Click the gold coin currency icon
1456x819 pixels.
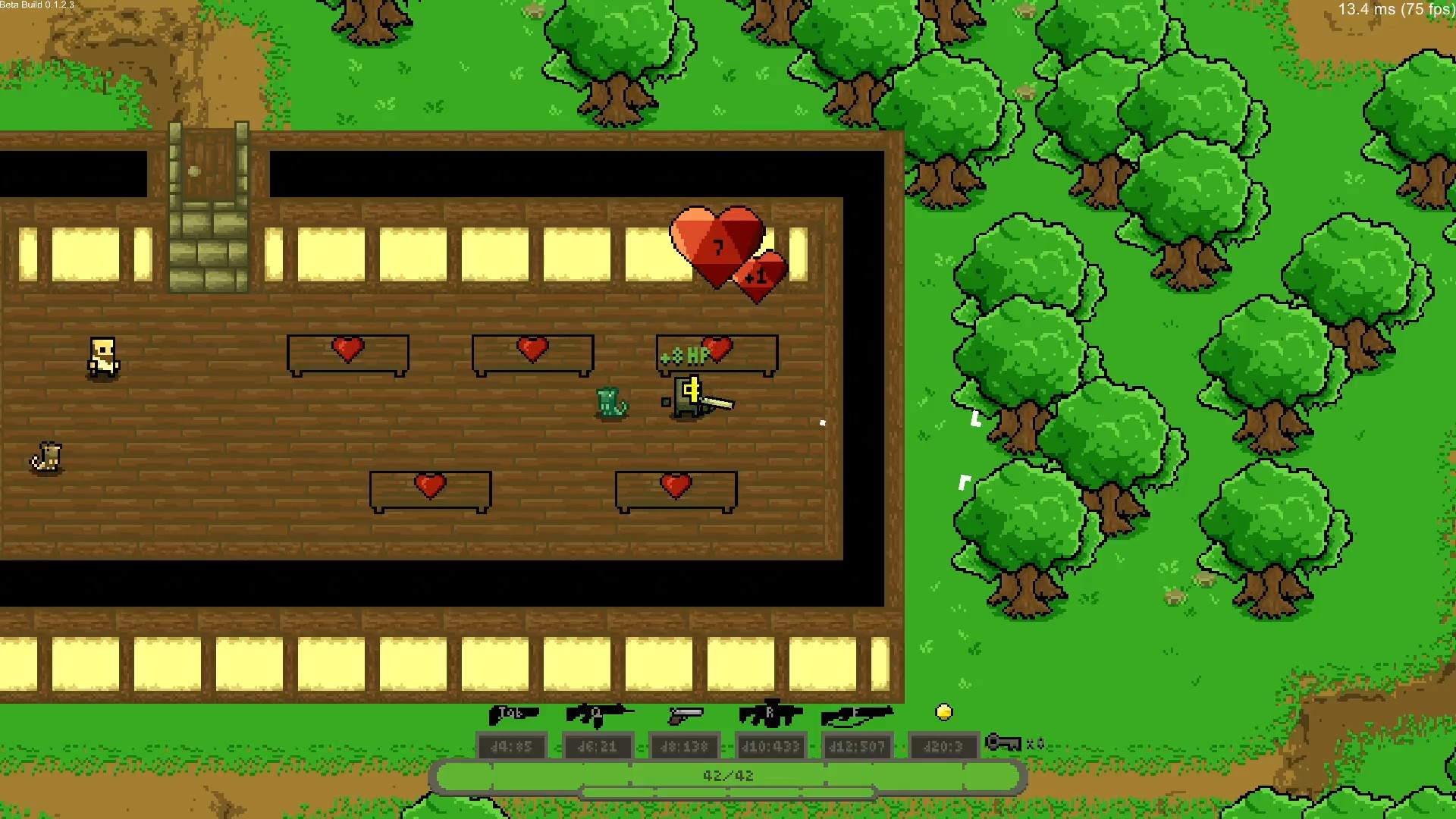coord(944,711)
